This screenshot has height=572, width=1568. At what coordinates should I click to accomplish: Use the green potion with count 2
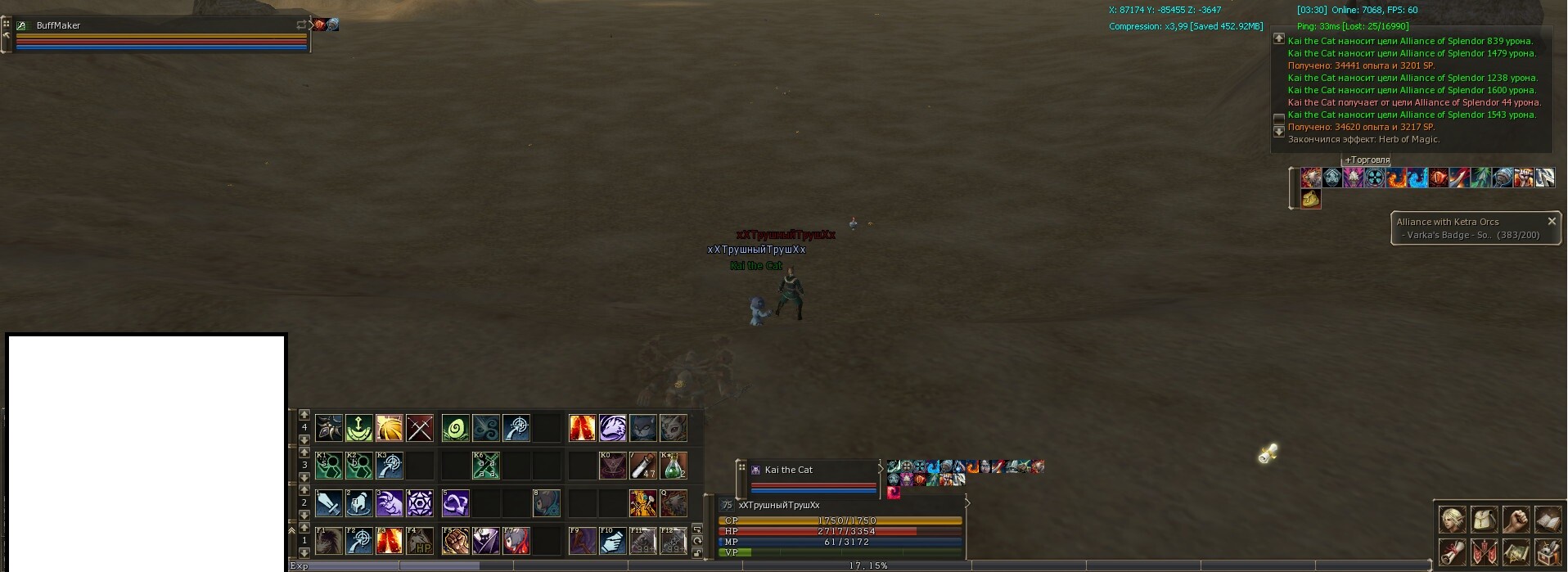pos(673,466)
